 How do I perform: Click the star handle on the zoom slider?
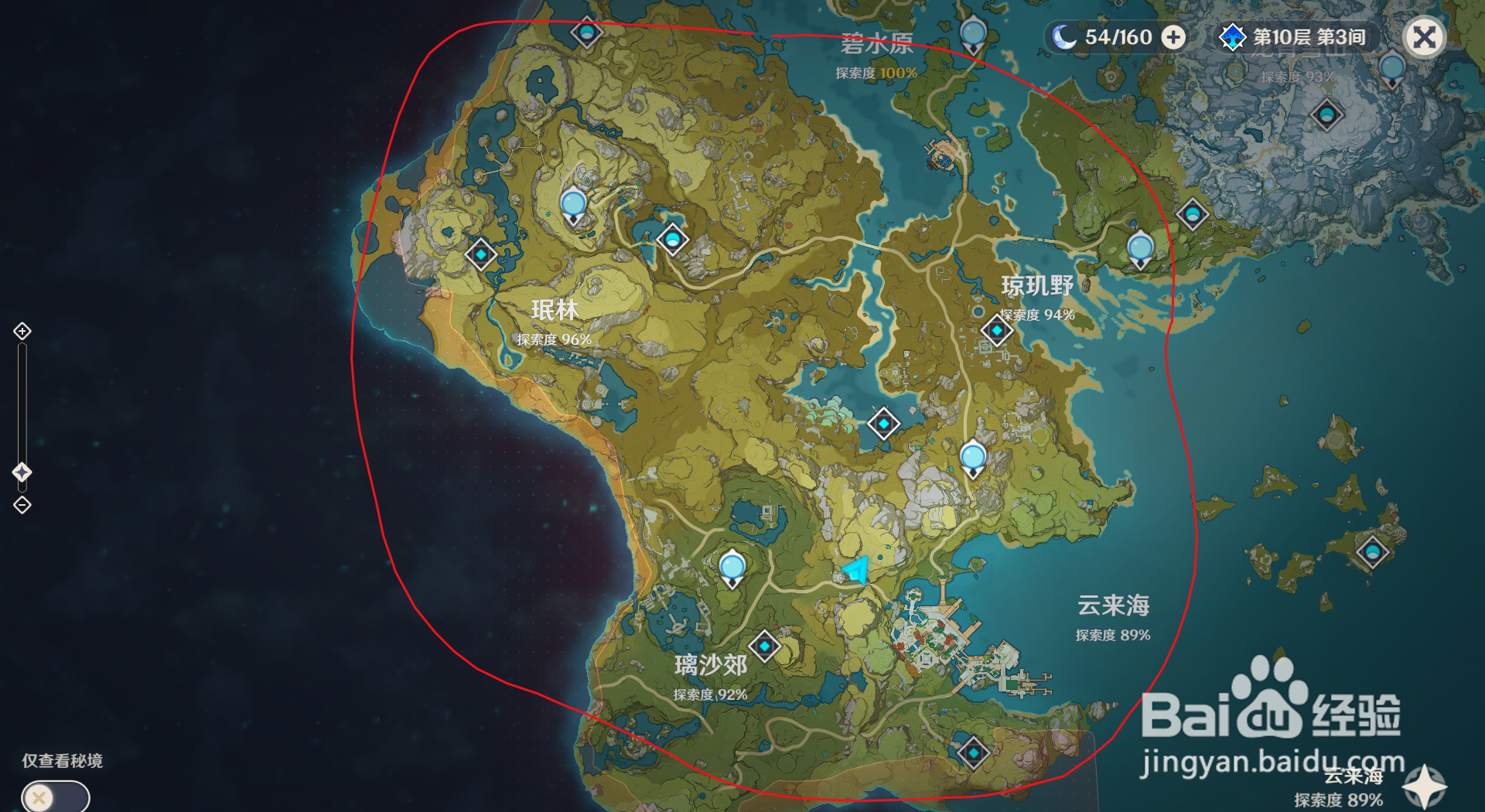pos(22,469)
